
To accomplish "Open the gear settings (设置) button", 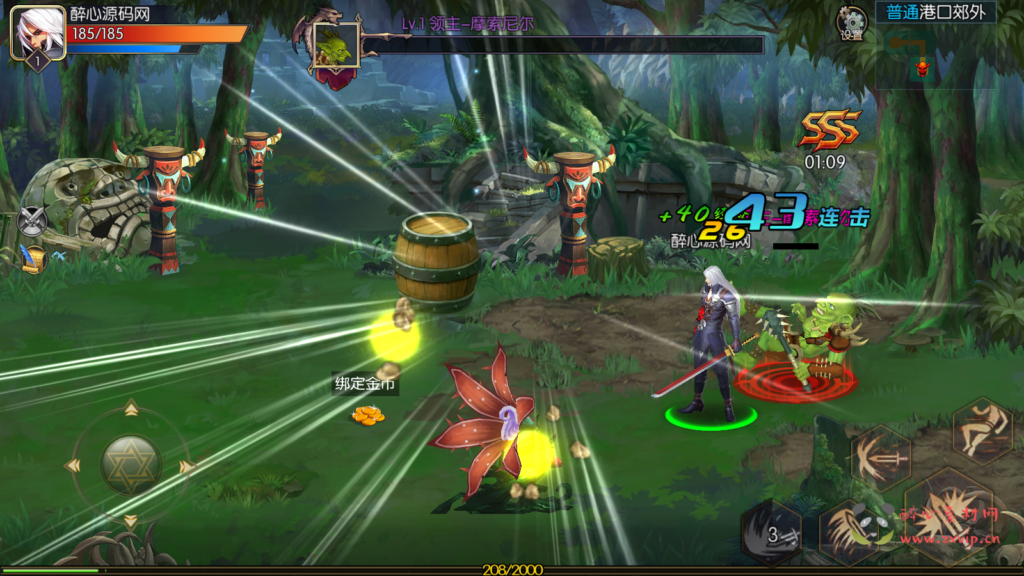I will (852, 22).
